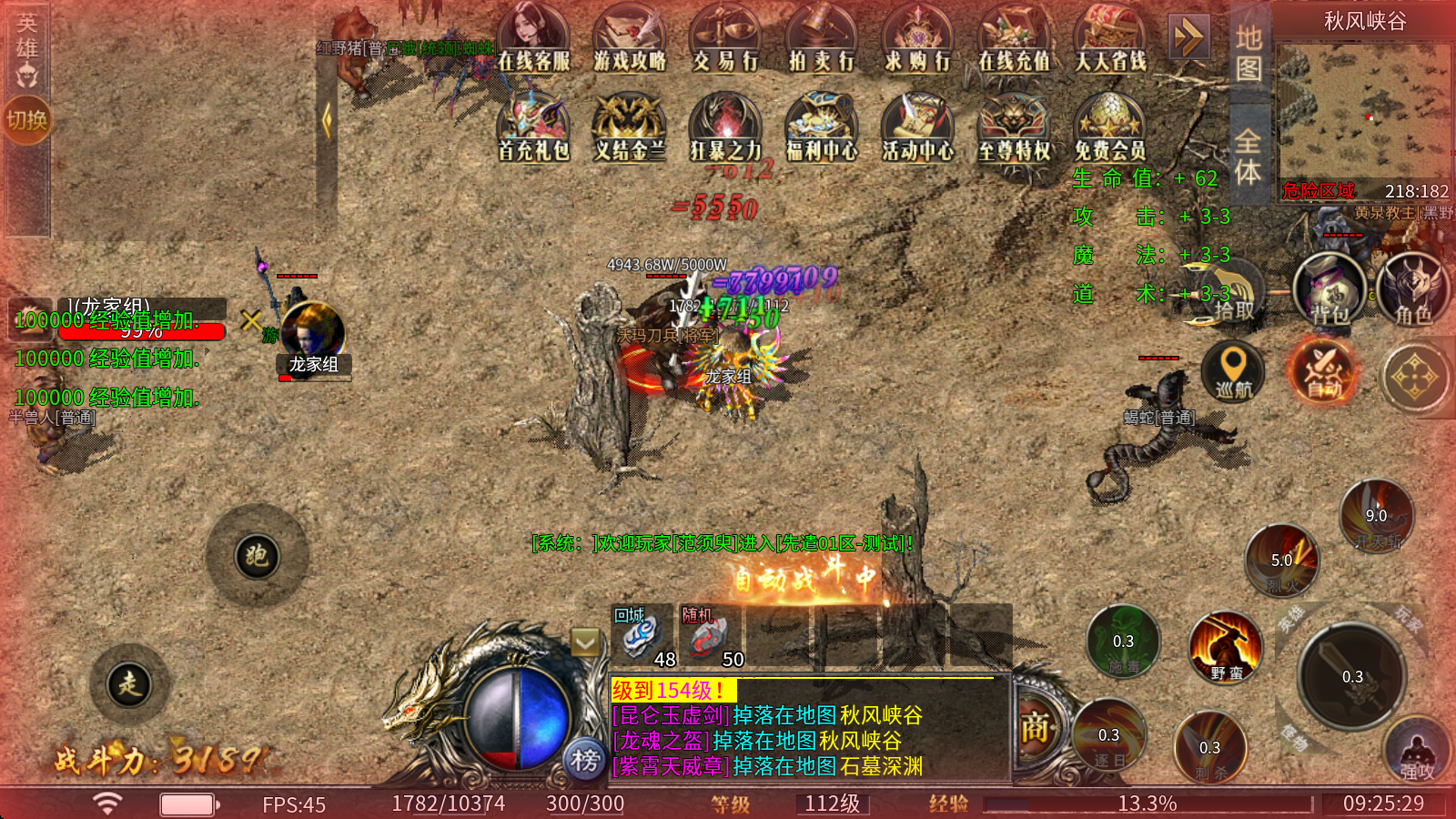Screen dimensions: 1456x819
Task: Start 巡航 auto-navigation
Action: click(x=1233, y=371)
